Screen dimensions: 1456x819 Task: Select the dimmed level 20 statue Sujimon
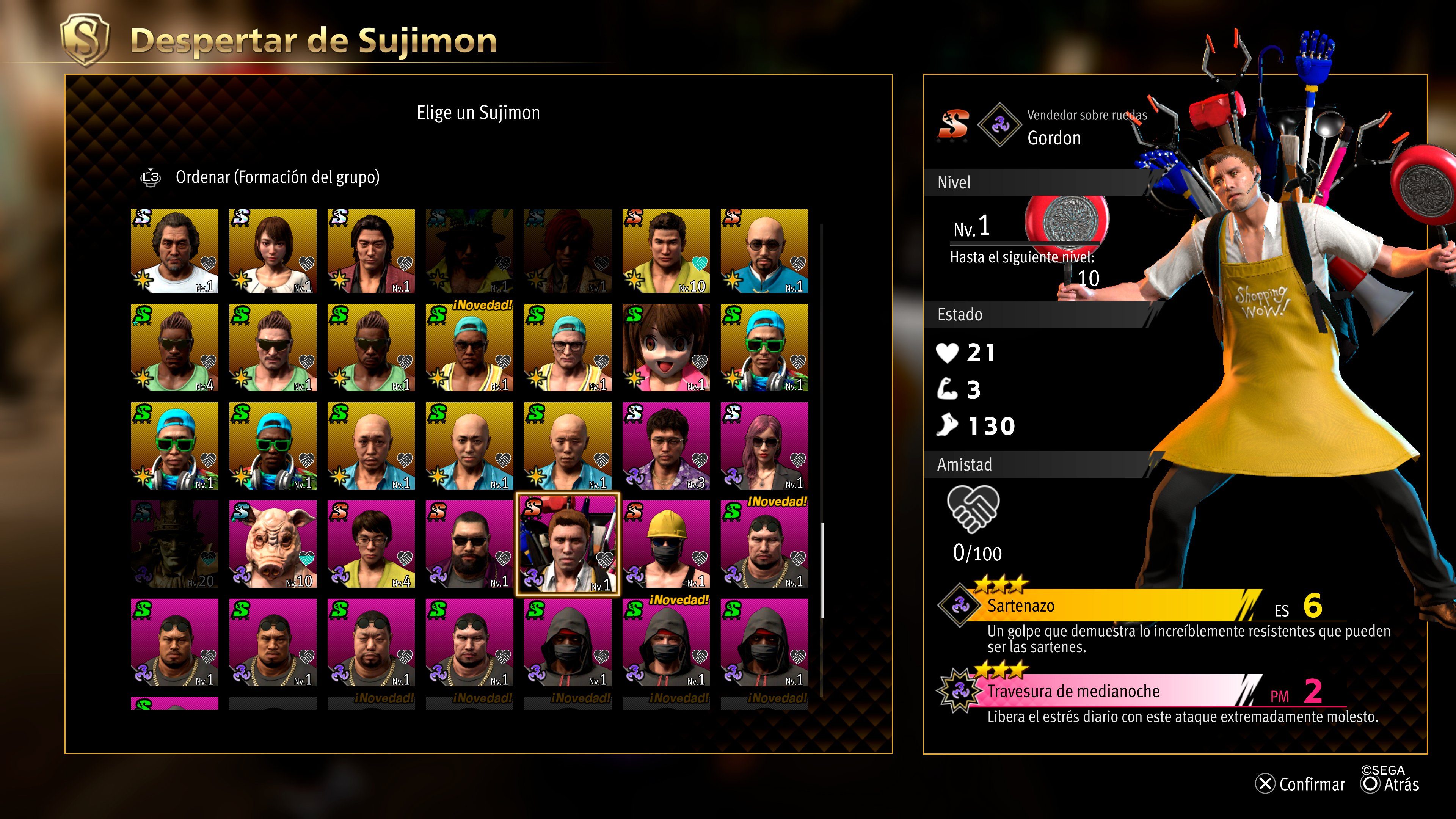click(175, 544)
